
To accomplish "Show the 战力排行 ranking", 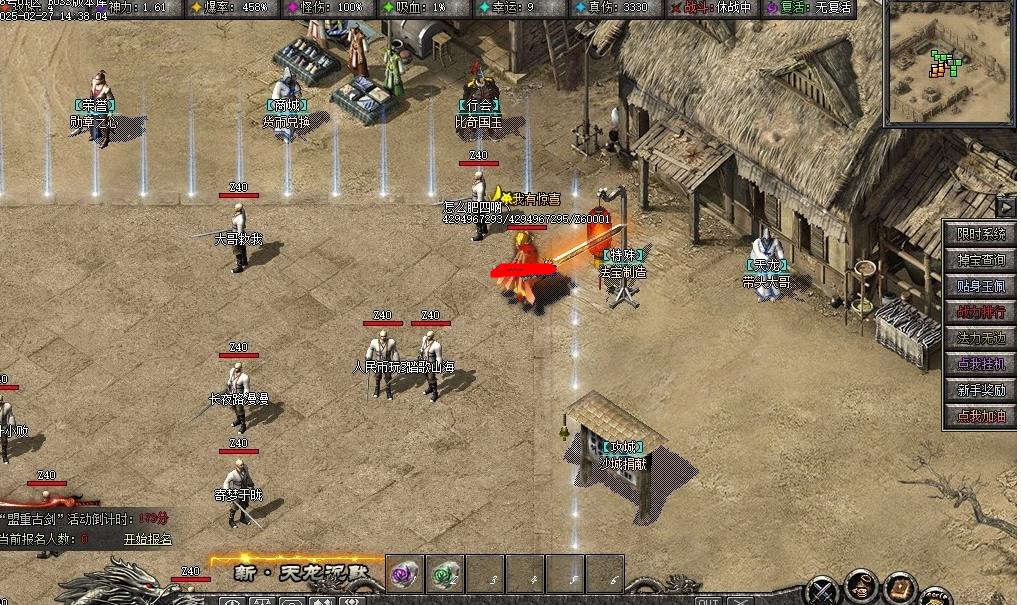I will click(x=980, y=312).
